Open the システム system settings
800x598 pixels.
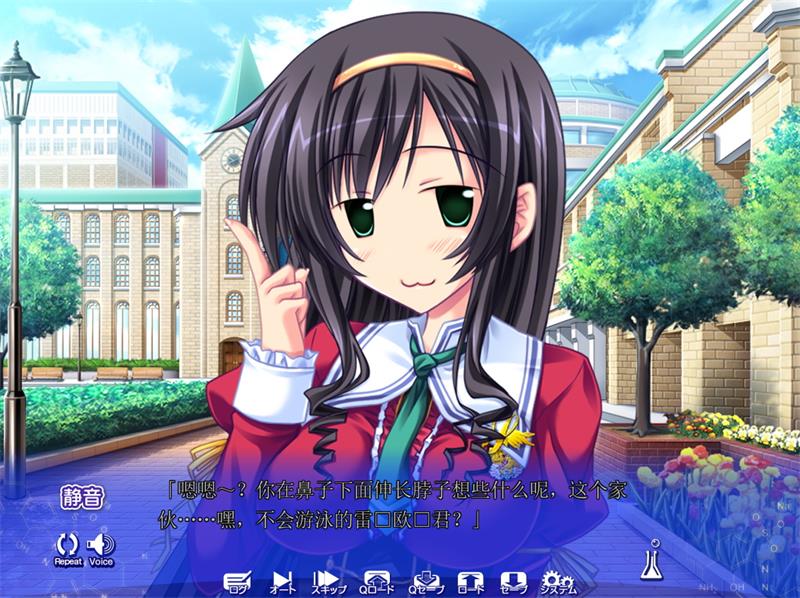[559, 582]
